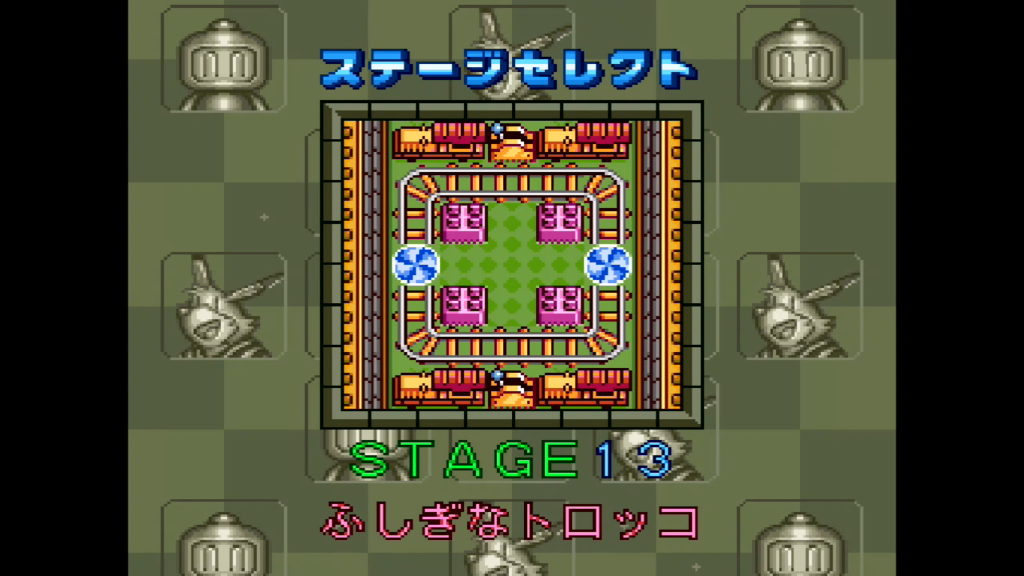Choose the ふしぎなトロッコ stage name
The height and width of the screenshot is (576, 1024).
tap(509, 521)
